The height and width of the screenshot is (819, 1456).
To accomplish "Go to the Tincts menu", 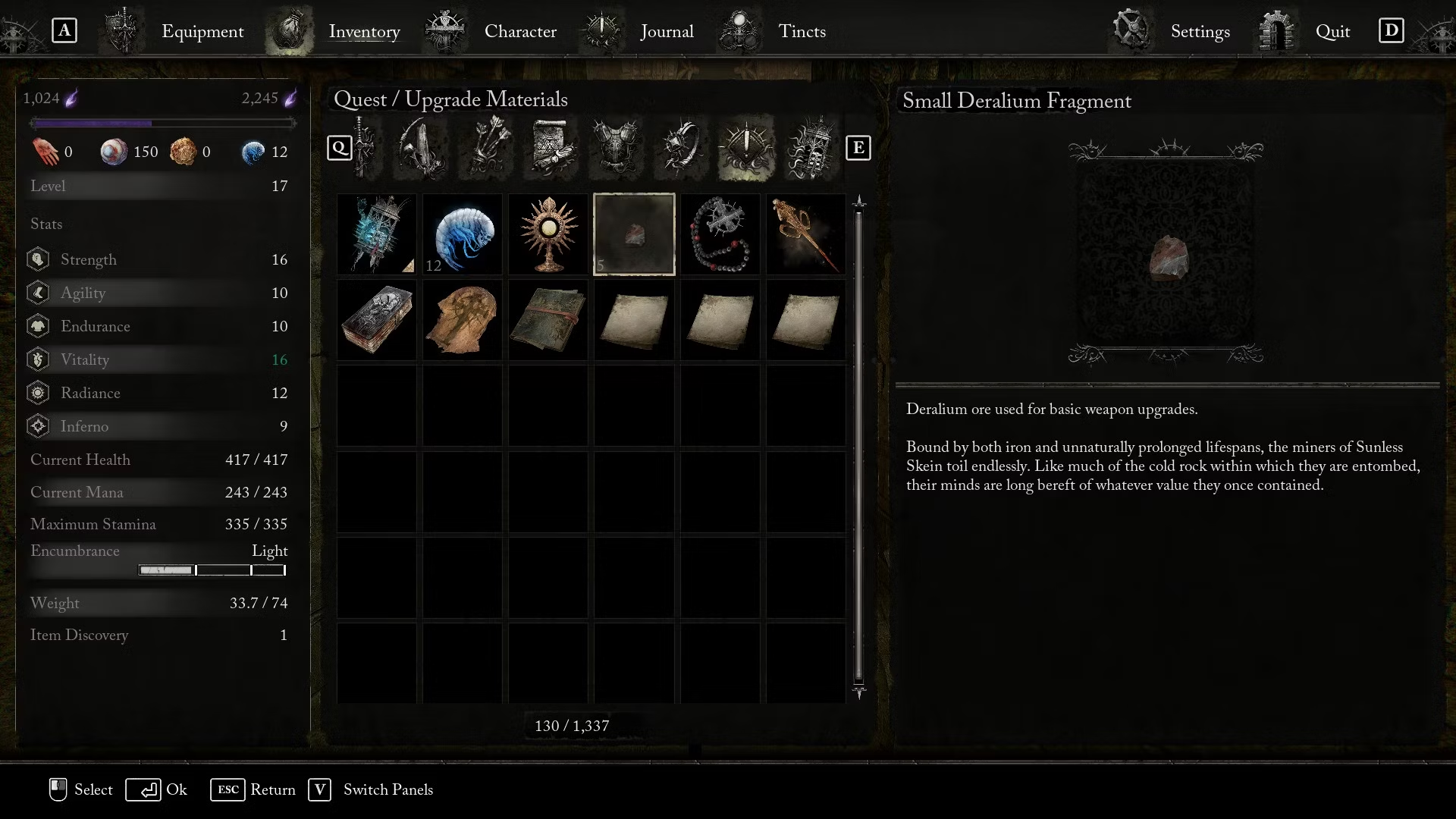I will pyautogui.click(x=802, y=32).
